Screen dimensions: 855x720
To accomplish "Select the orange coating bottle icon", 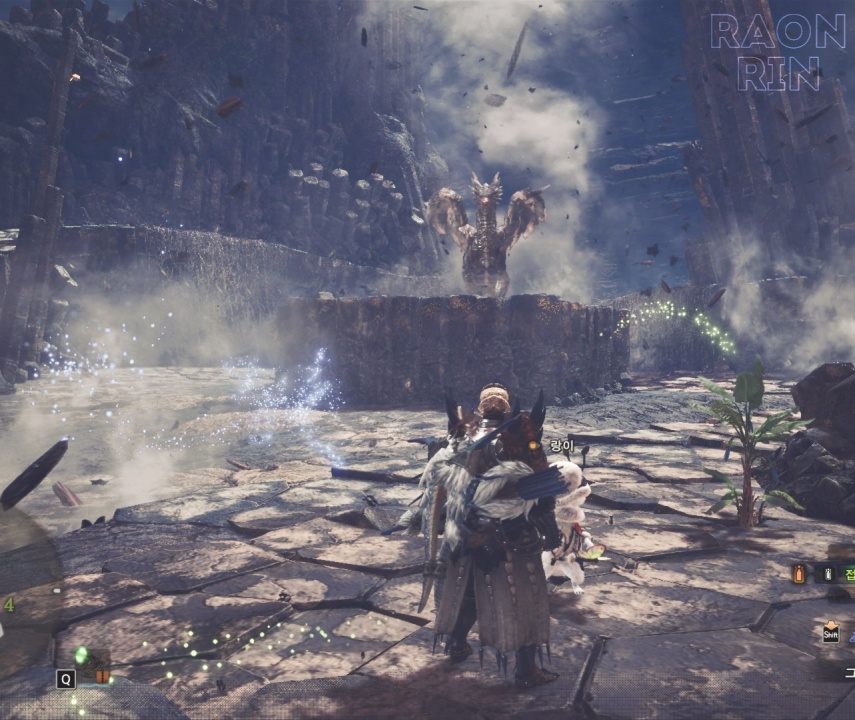I will (x=799, y=573).
